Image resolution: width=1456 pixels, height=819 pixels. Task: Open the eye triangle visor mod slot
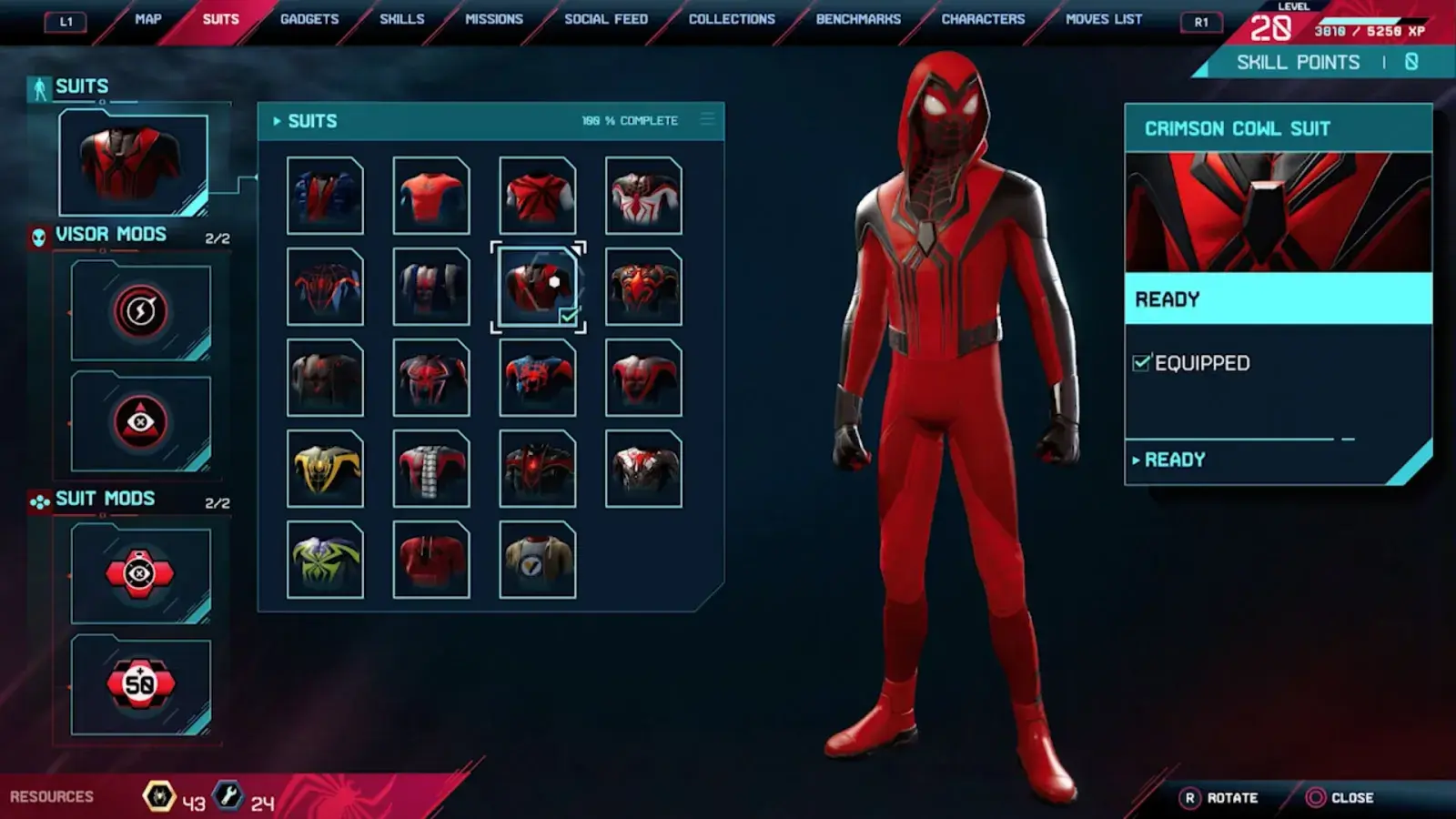click(x=140, y=421)
